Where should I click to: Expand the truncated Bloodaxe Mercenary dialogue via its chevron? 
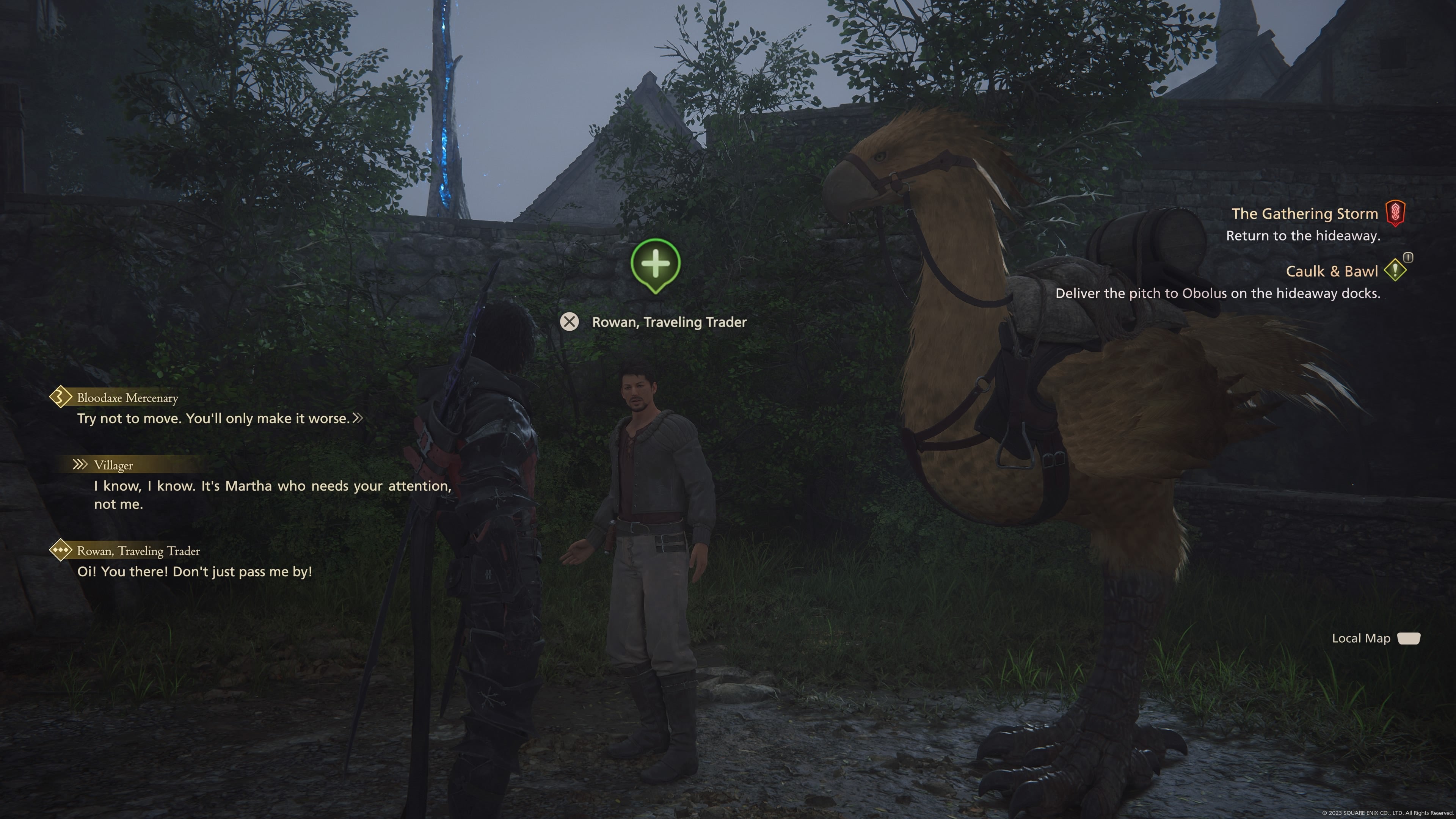[358, 418]
